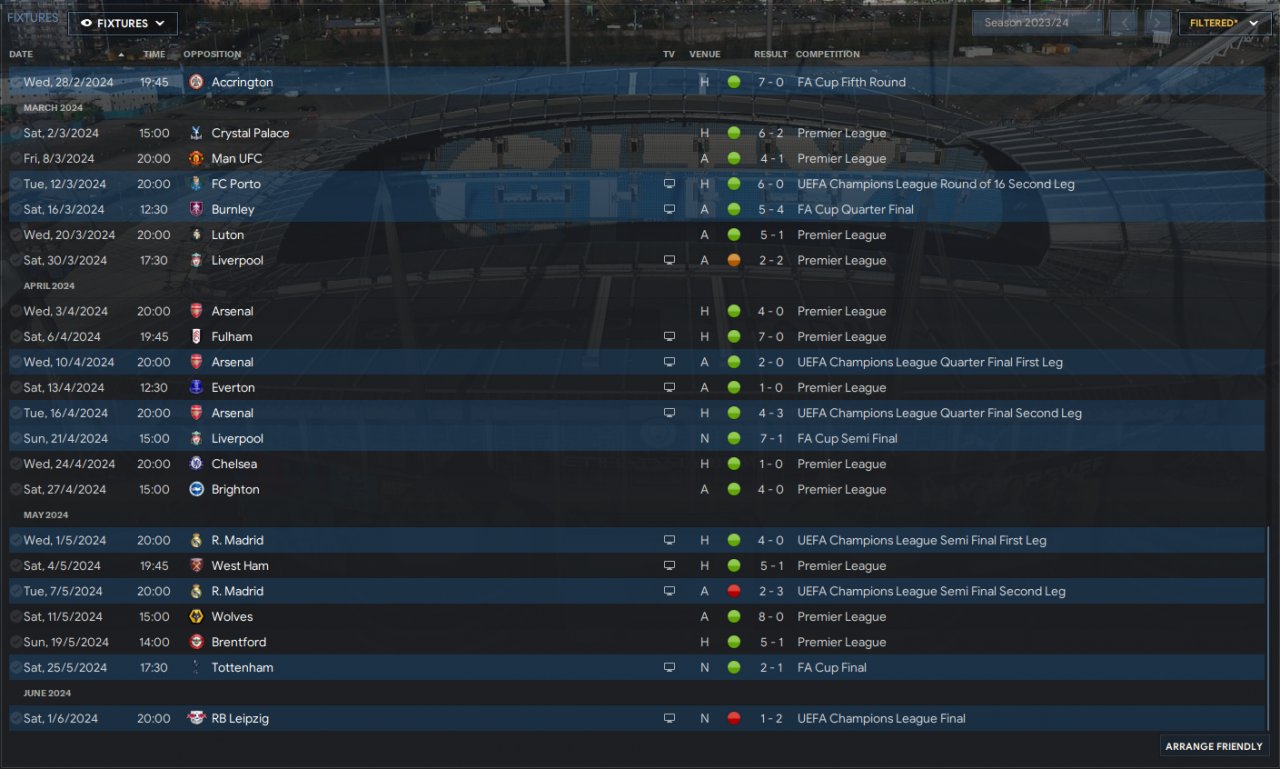Sort fixtures by the Opposition column

pos(212,54)
